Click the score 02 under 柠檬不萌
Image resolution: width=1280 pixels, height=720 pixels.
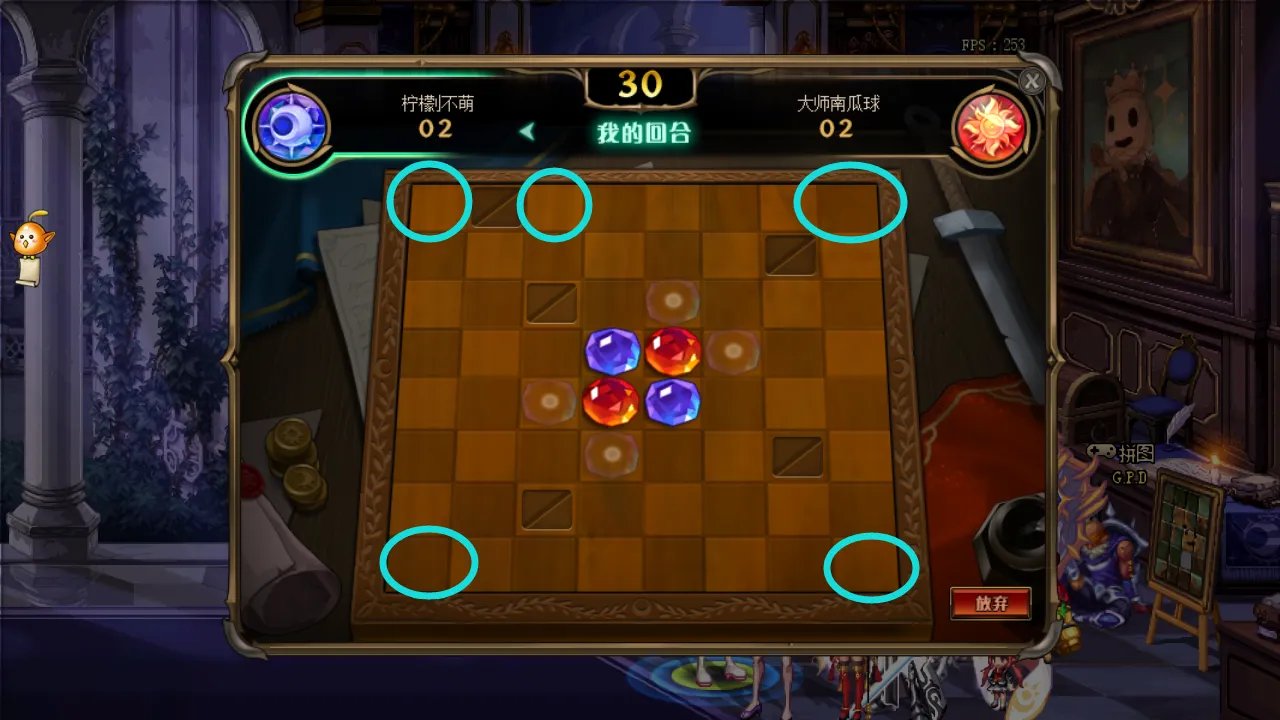click(436, 130)
